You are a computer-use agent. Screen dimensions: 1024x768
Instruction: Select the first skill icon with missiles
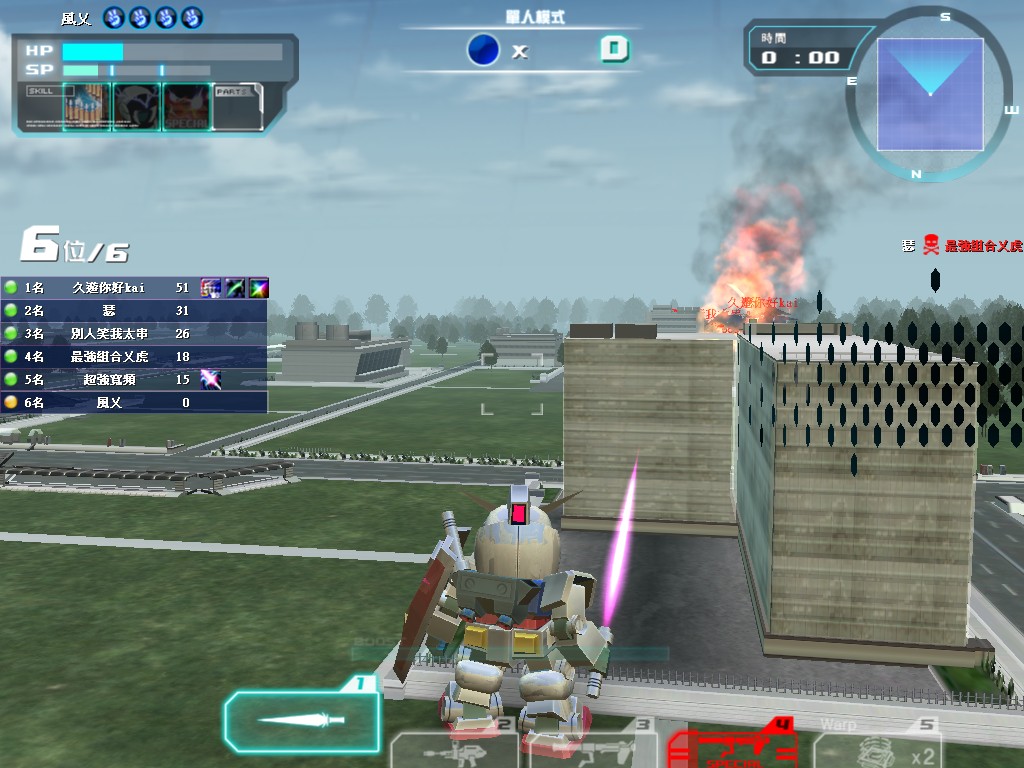click(87, 106)
